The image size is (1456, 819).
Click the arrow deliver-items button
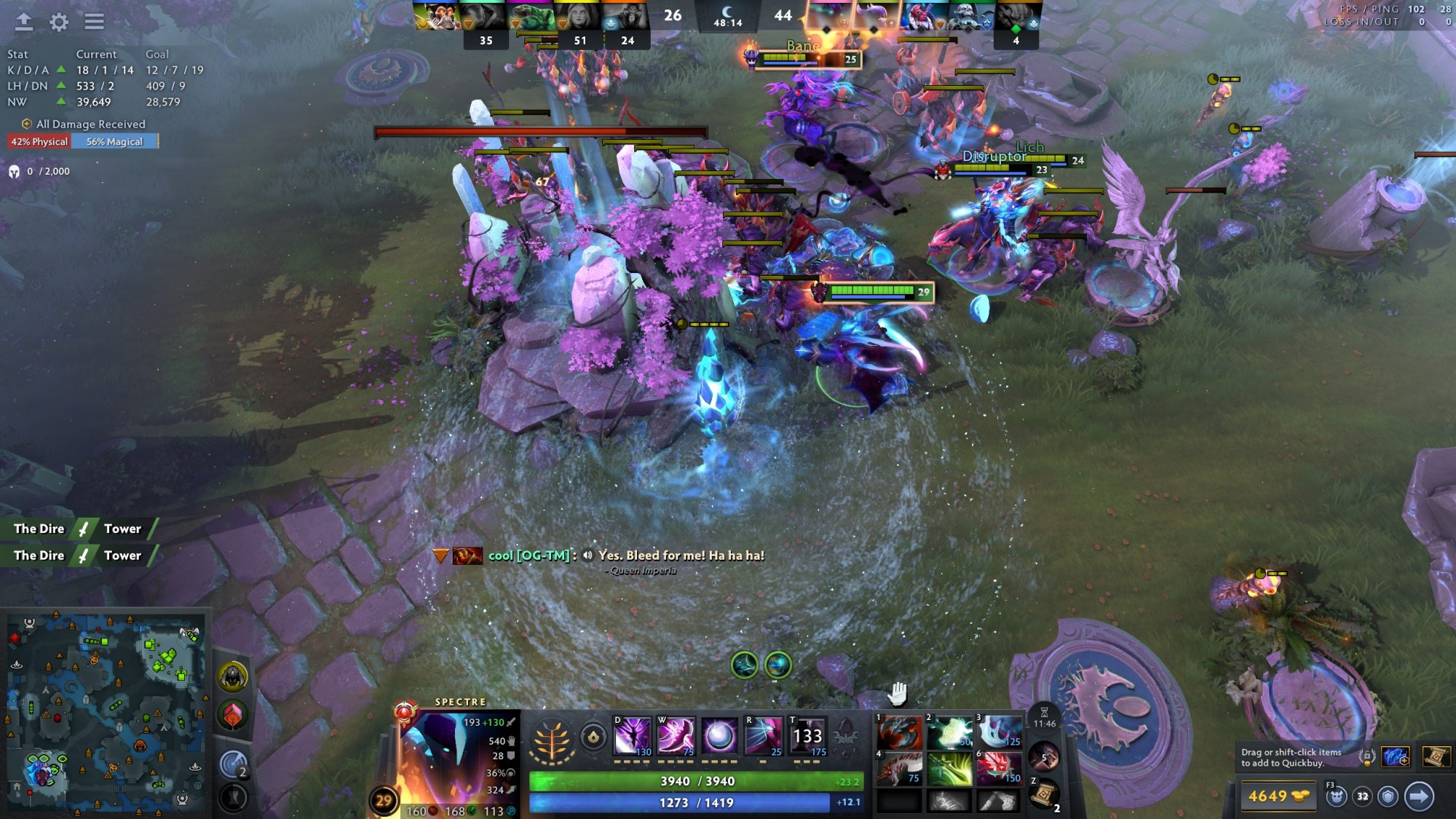[1418, 796]
